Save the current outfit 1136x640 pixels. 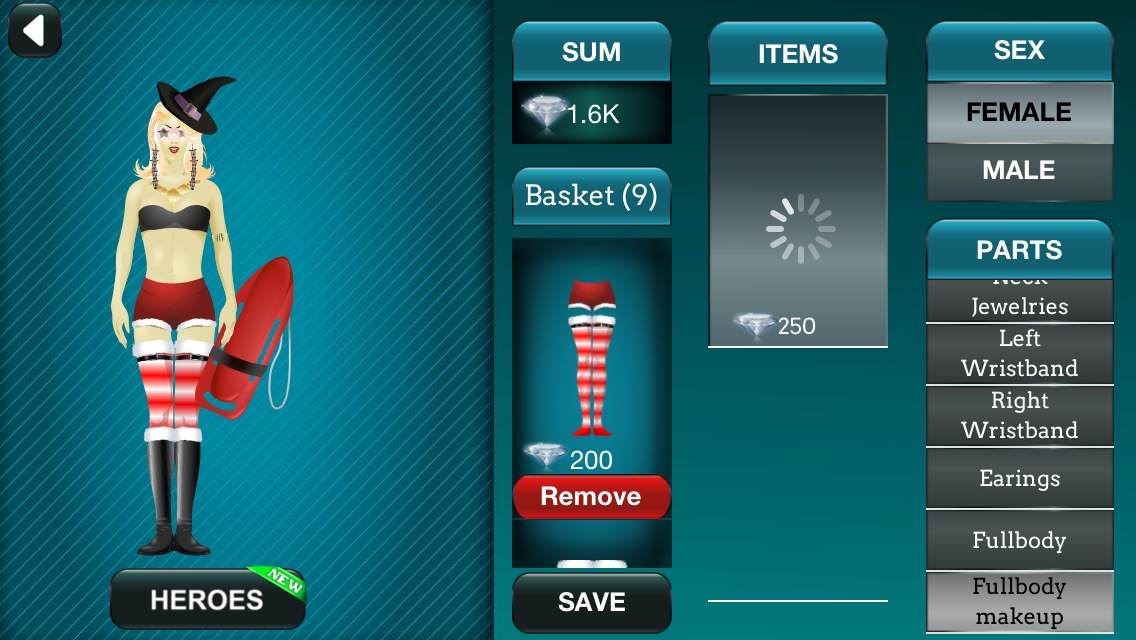tap(591, 602)
